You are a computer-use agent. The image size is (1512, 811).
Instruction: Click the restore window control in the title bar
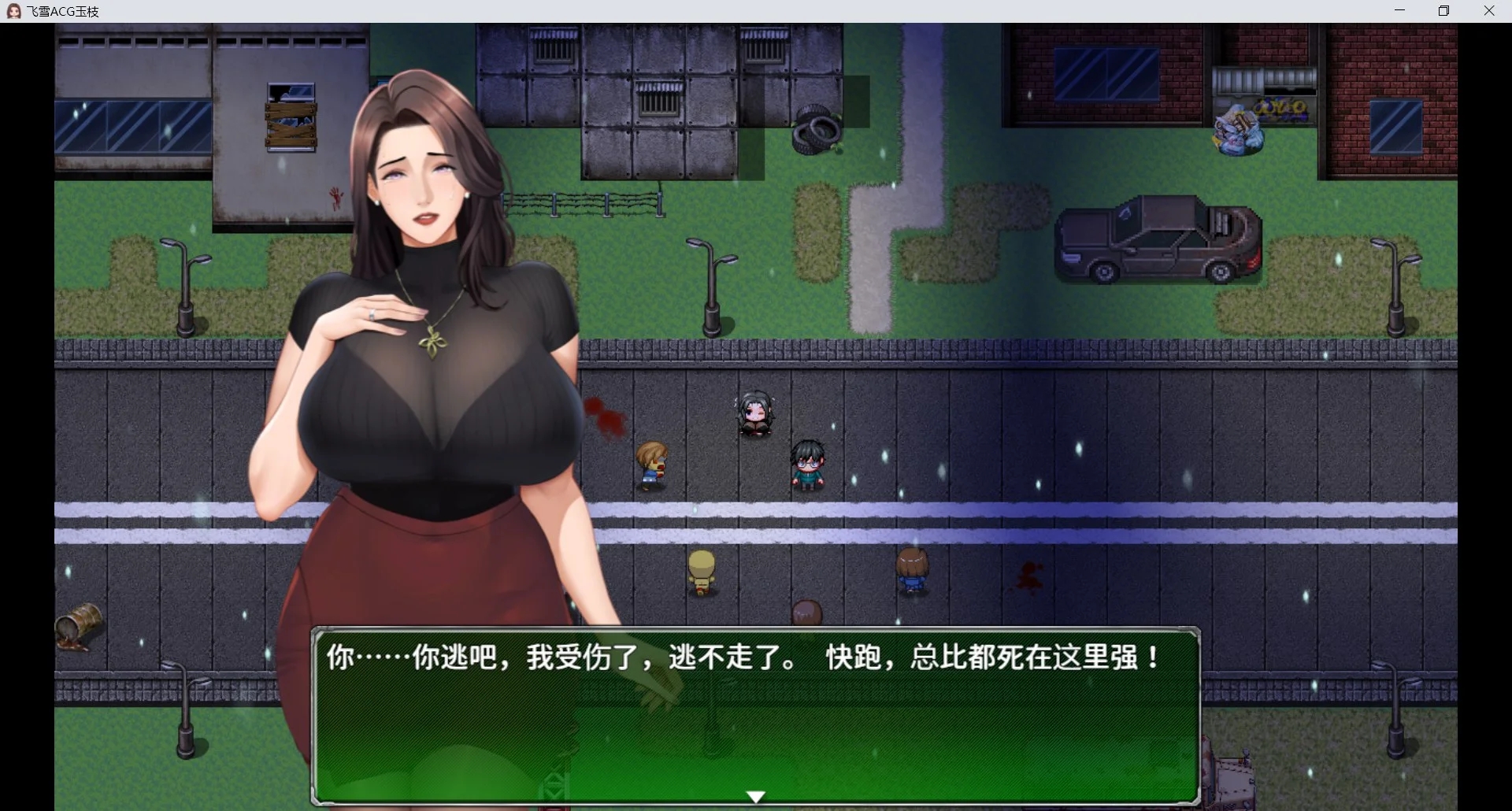click(1444, 10)
